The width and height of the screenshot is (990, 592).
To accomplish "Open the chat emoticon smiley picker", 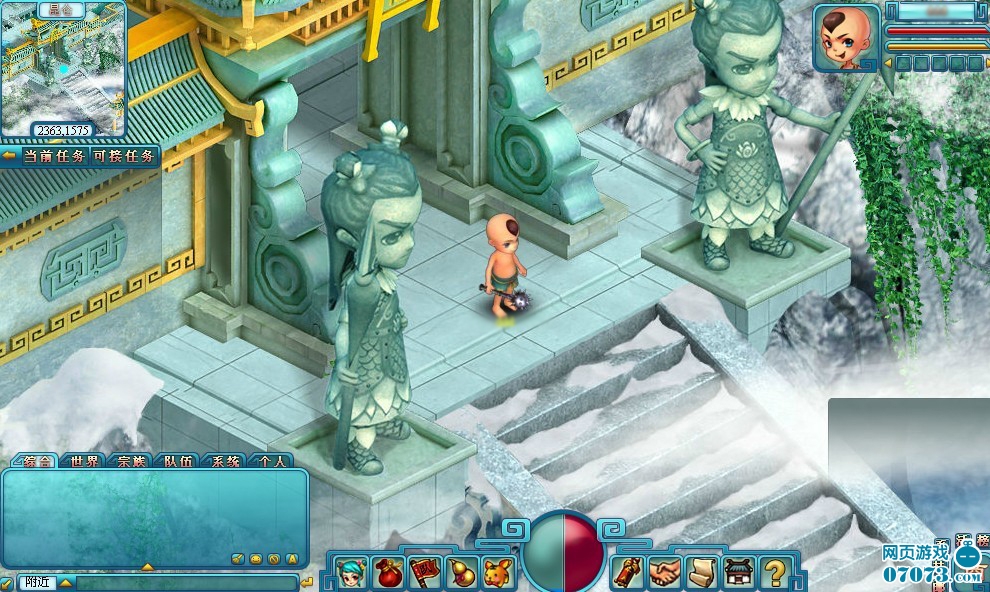I will point(256,558).
